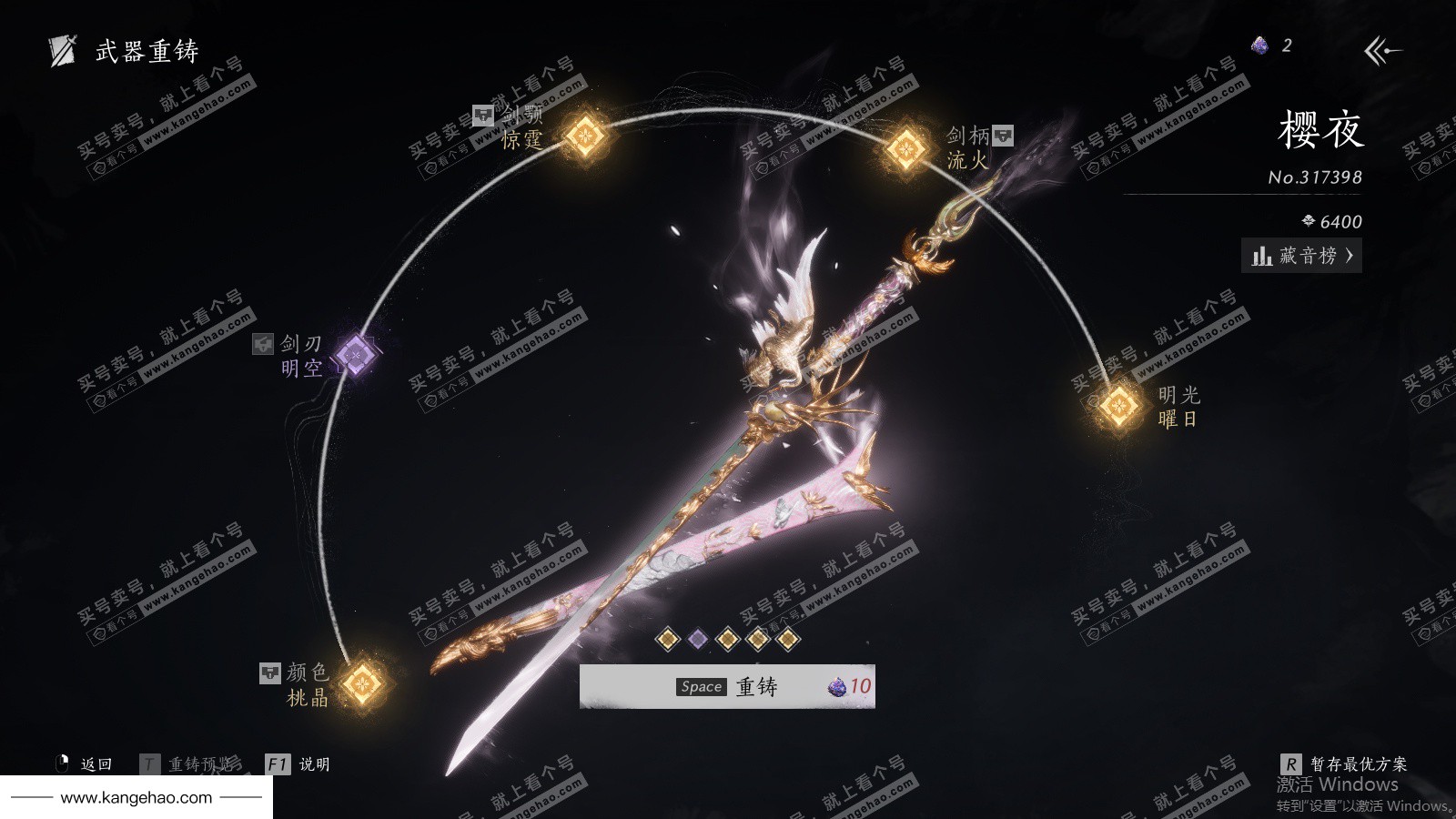The height and width of the screenshot is (819, 1456).
Task: Open the 藏音榜 ranking list
Action: pyautogui.click(x=1301, y=256)
